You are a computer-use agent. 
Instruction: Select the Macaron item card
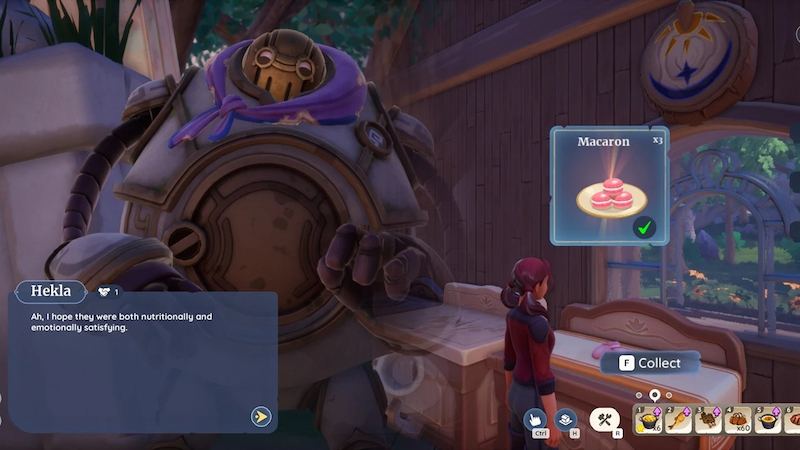[609, 185]
